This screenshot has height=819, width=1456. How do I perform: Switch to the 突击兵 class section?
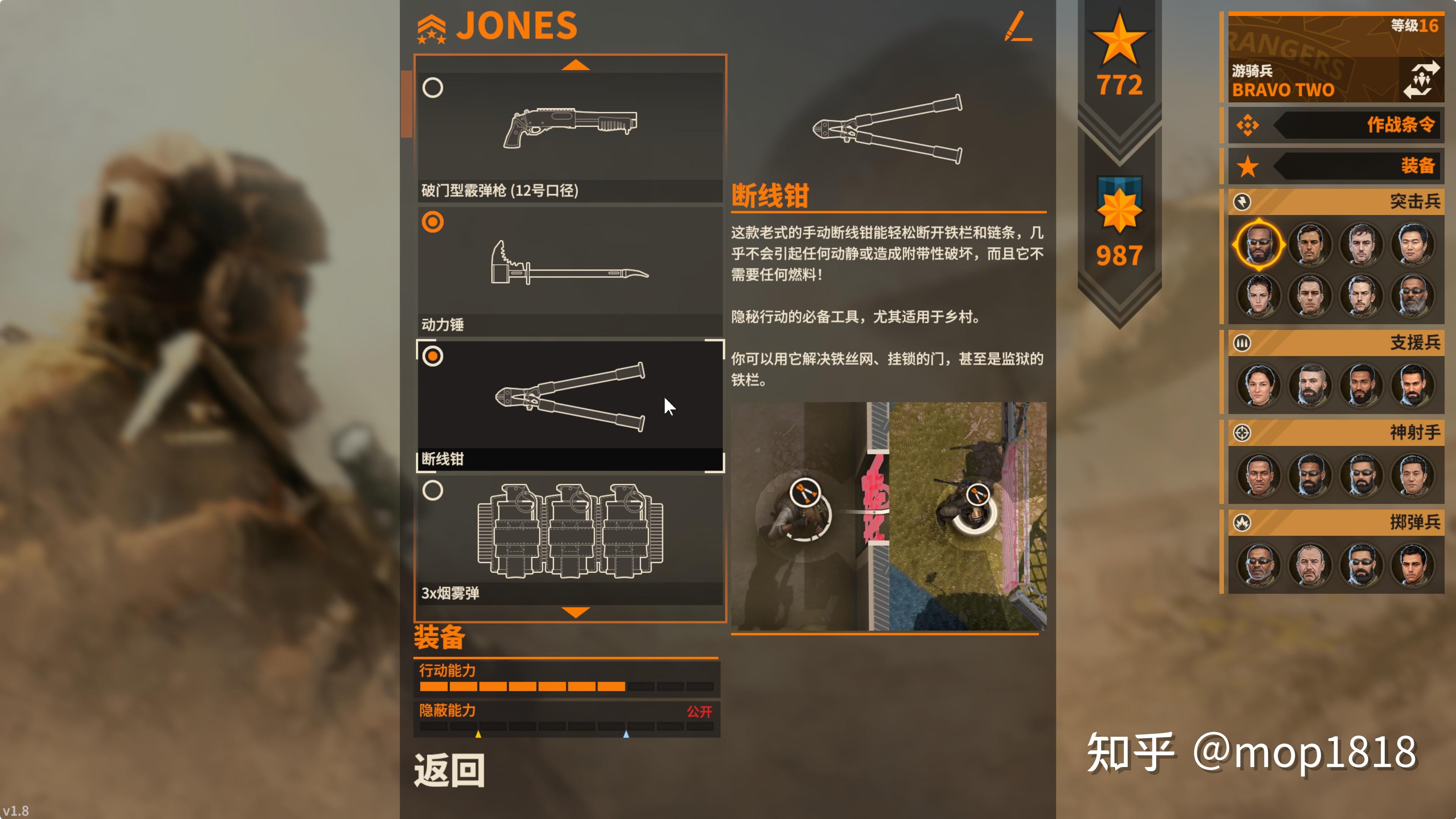tap(1368, 202)
